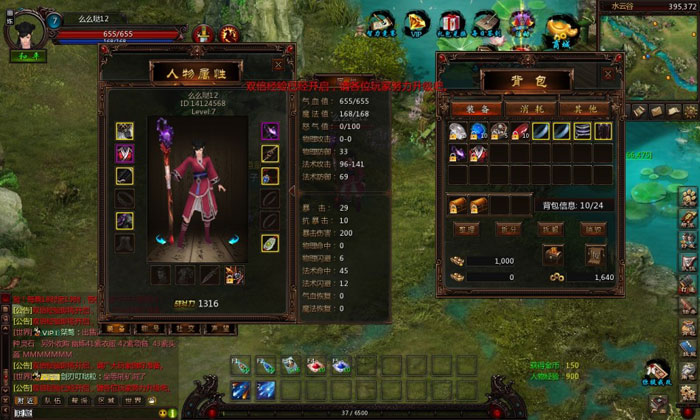Select the red robe item in backpack
Viewport: 700px width, 420px height.
pyautogui.click(x=476, y=152)
